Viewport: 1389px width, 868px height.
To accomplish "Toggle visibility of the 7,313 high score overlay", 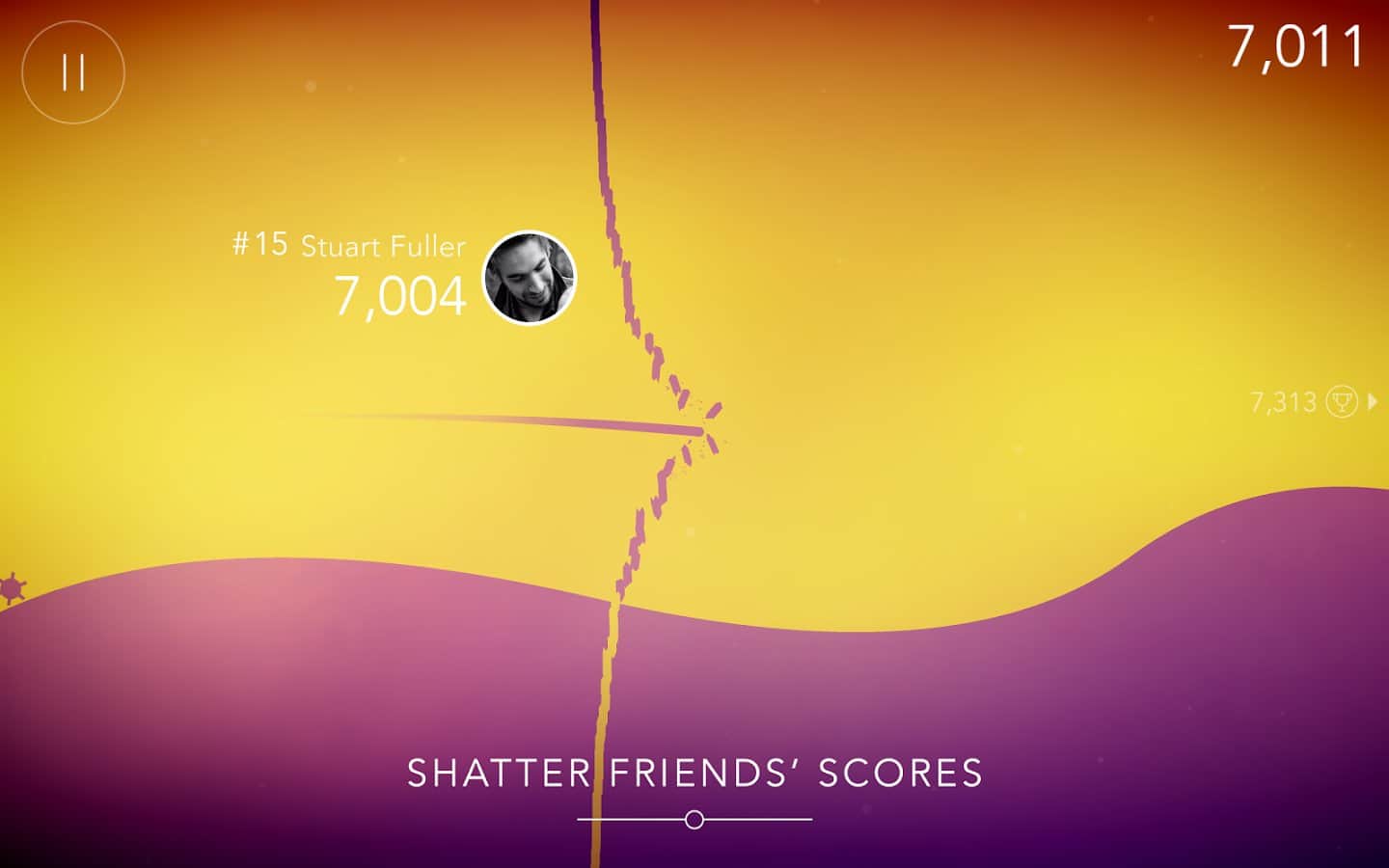I will 1283,401.
